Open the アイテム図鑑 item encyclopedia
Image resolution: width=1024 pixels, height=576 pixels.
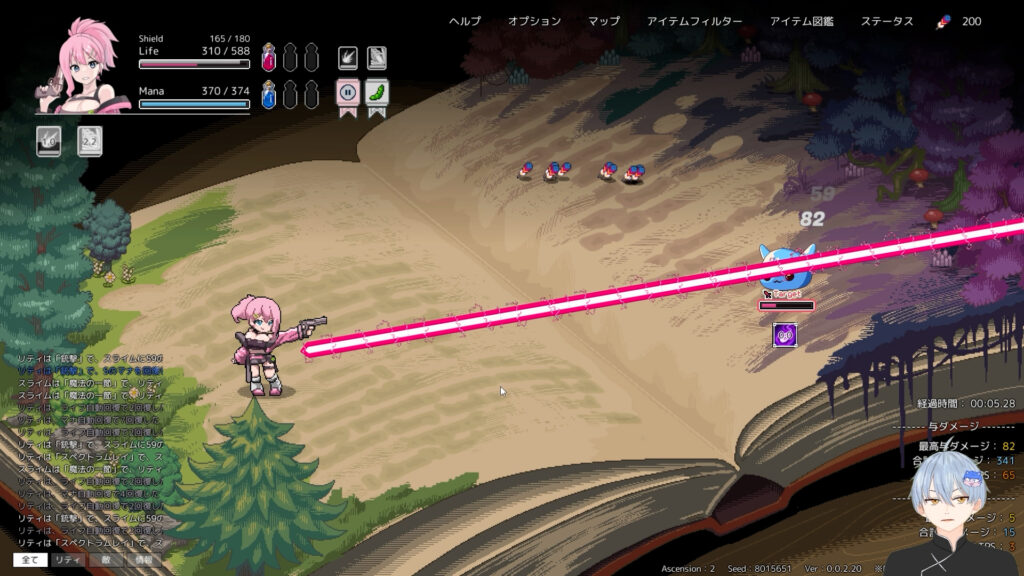click(801, 22)
